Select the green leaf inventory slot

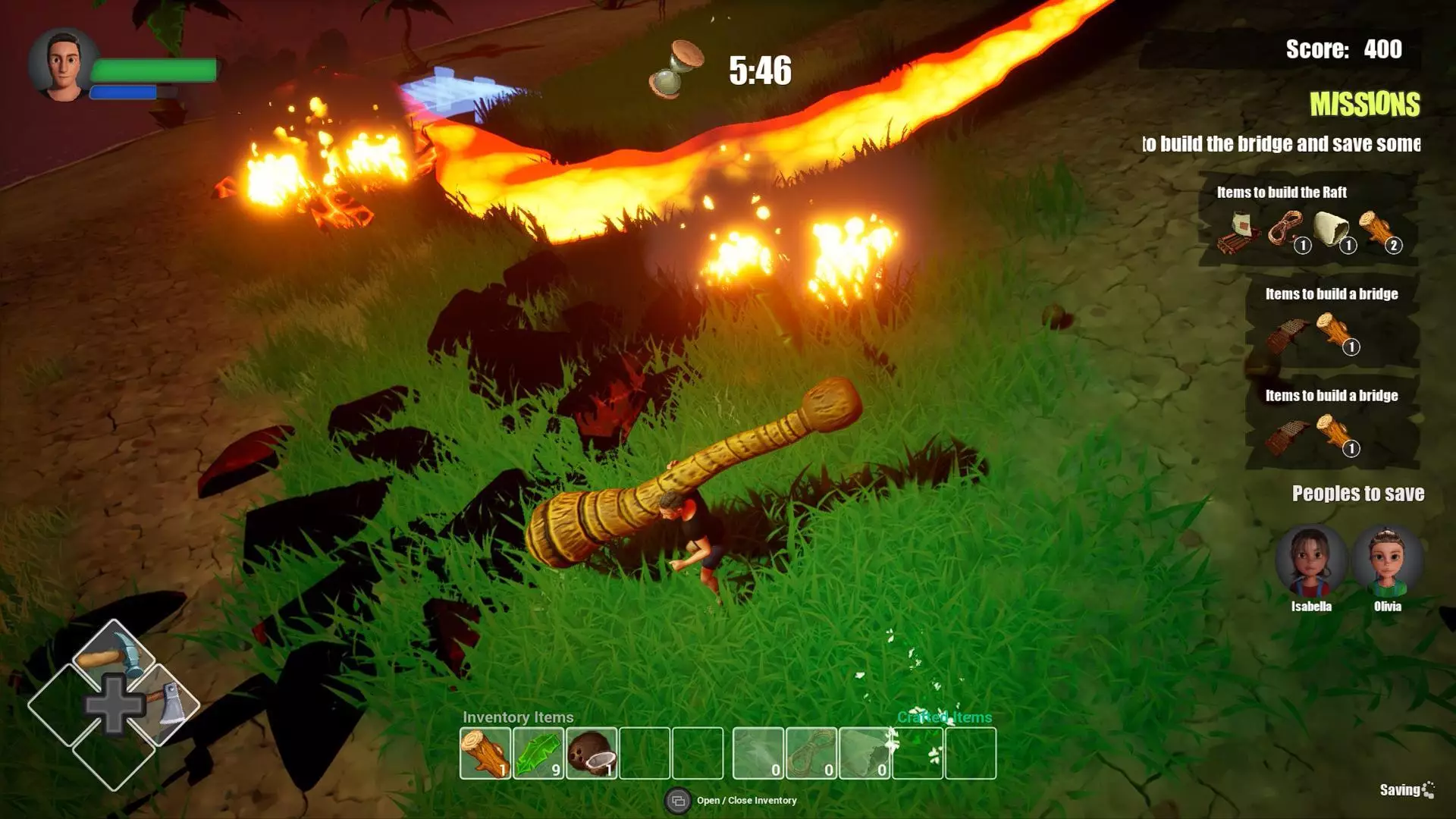click(538, 753)
